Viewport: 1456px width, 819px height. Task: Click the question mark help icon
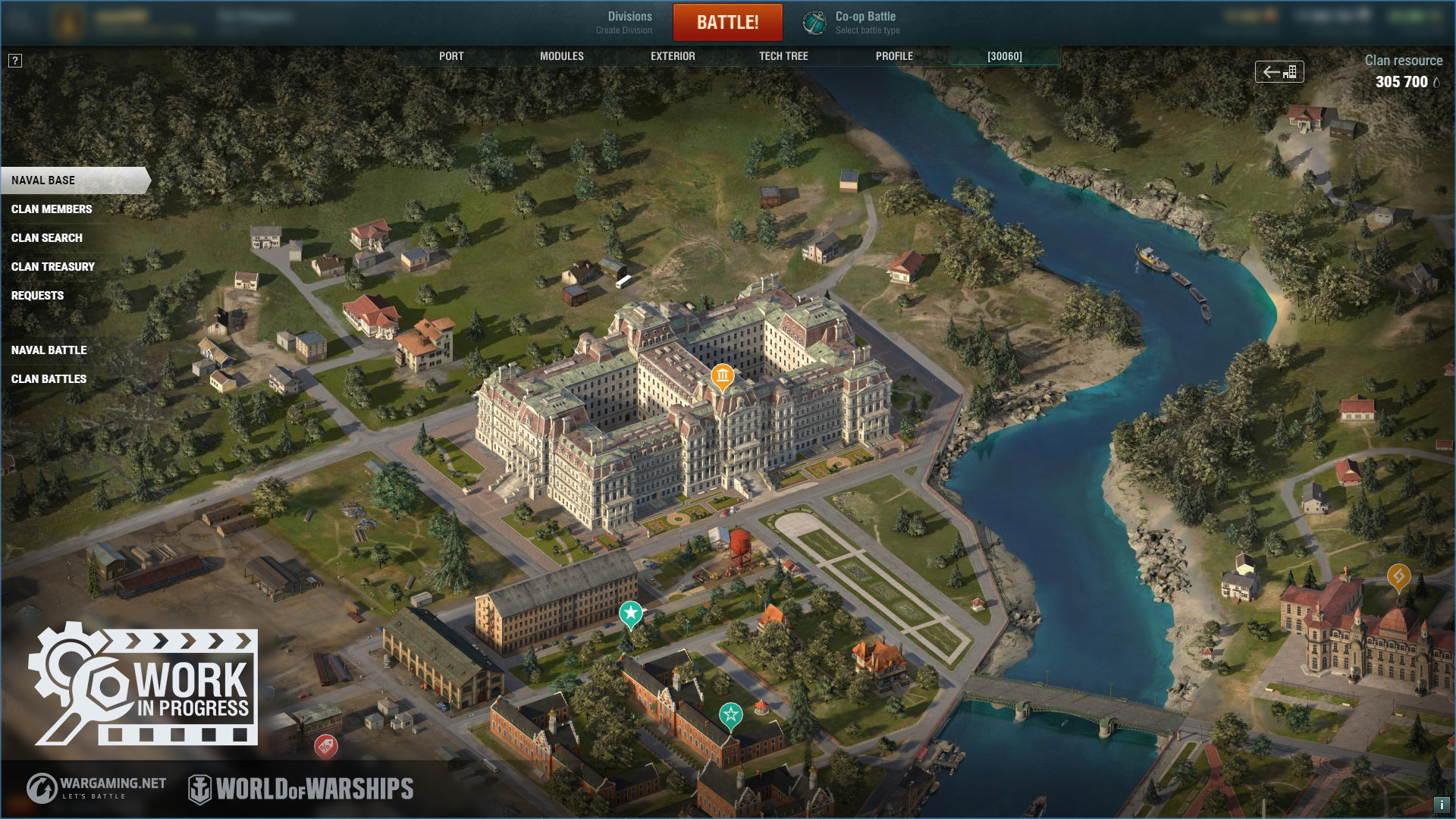tap(15, 61)
